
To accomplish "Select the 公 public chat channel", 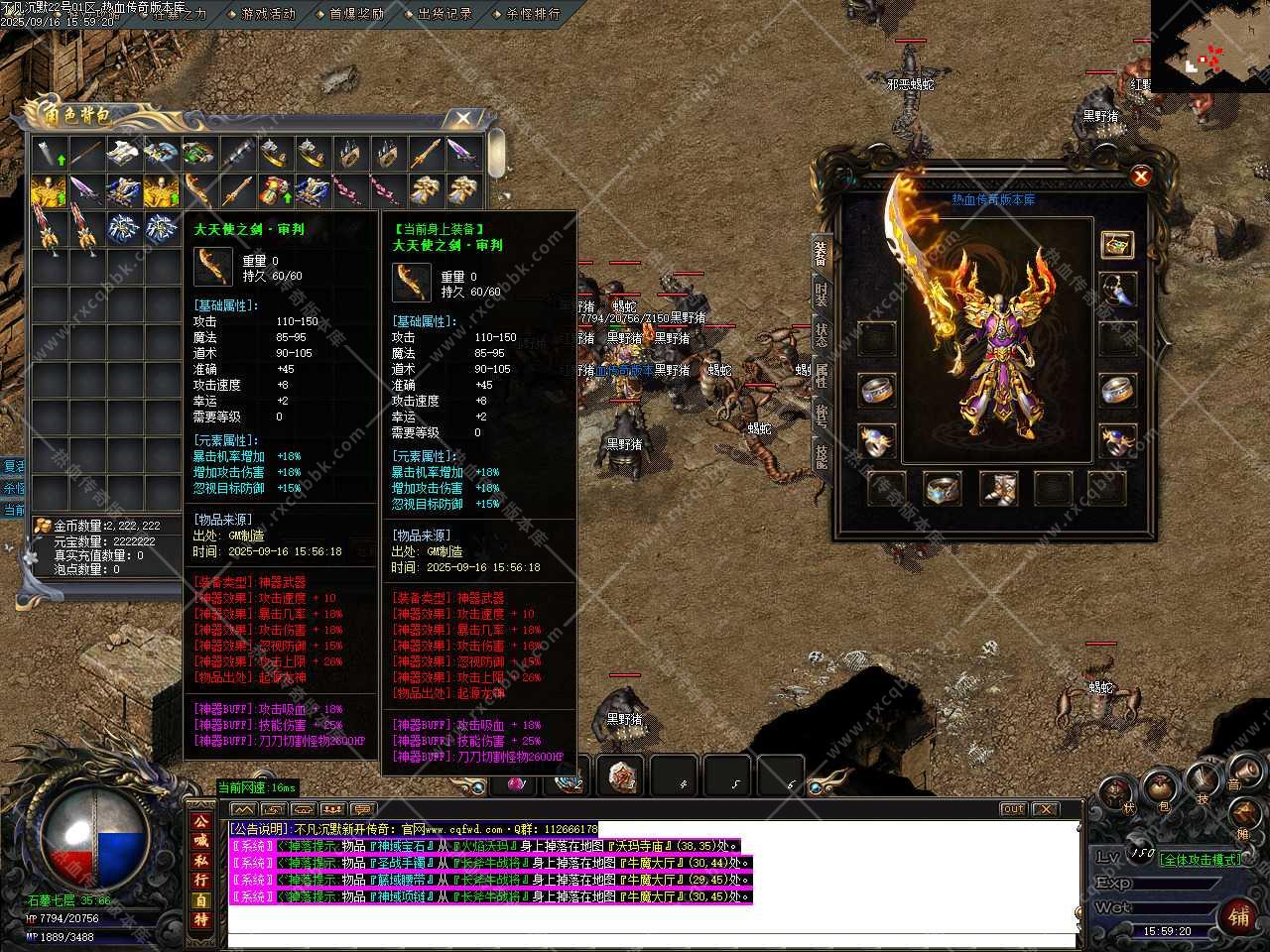I will tap(201, 822).
